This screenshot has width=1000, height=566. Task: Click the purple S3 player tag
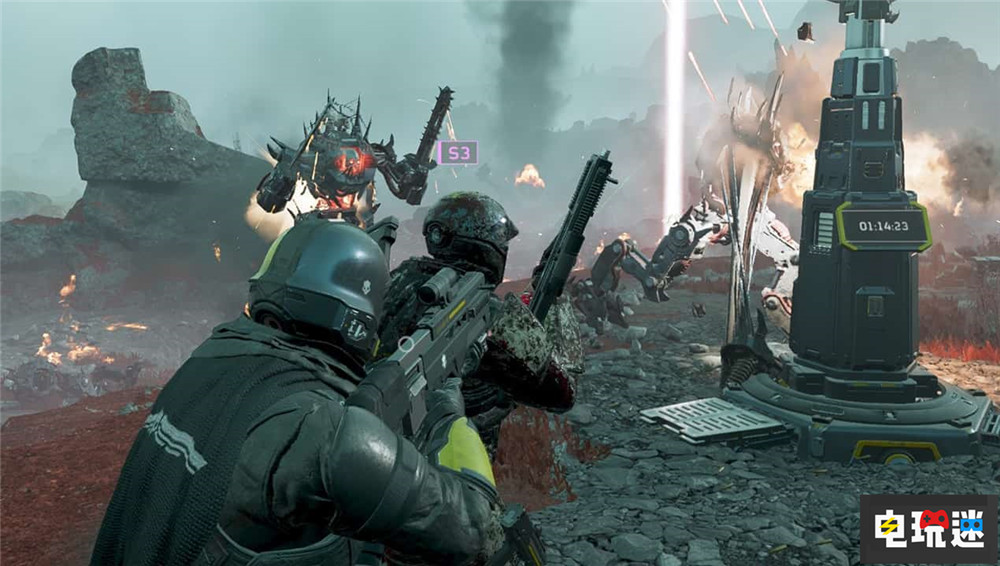[457, 153]
